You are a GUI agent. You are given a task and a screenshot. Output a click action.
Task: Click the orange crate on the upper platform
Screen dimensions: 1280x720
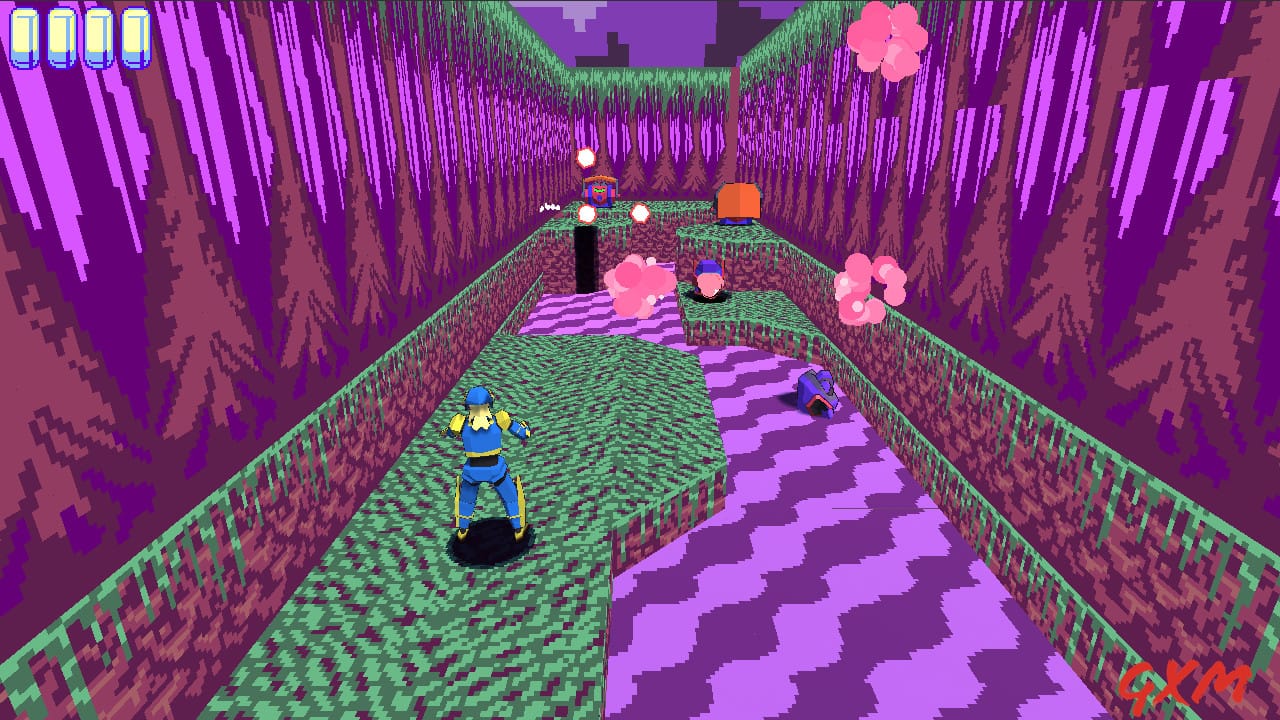[737, 201]
